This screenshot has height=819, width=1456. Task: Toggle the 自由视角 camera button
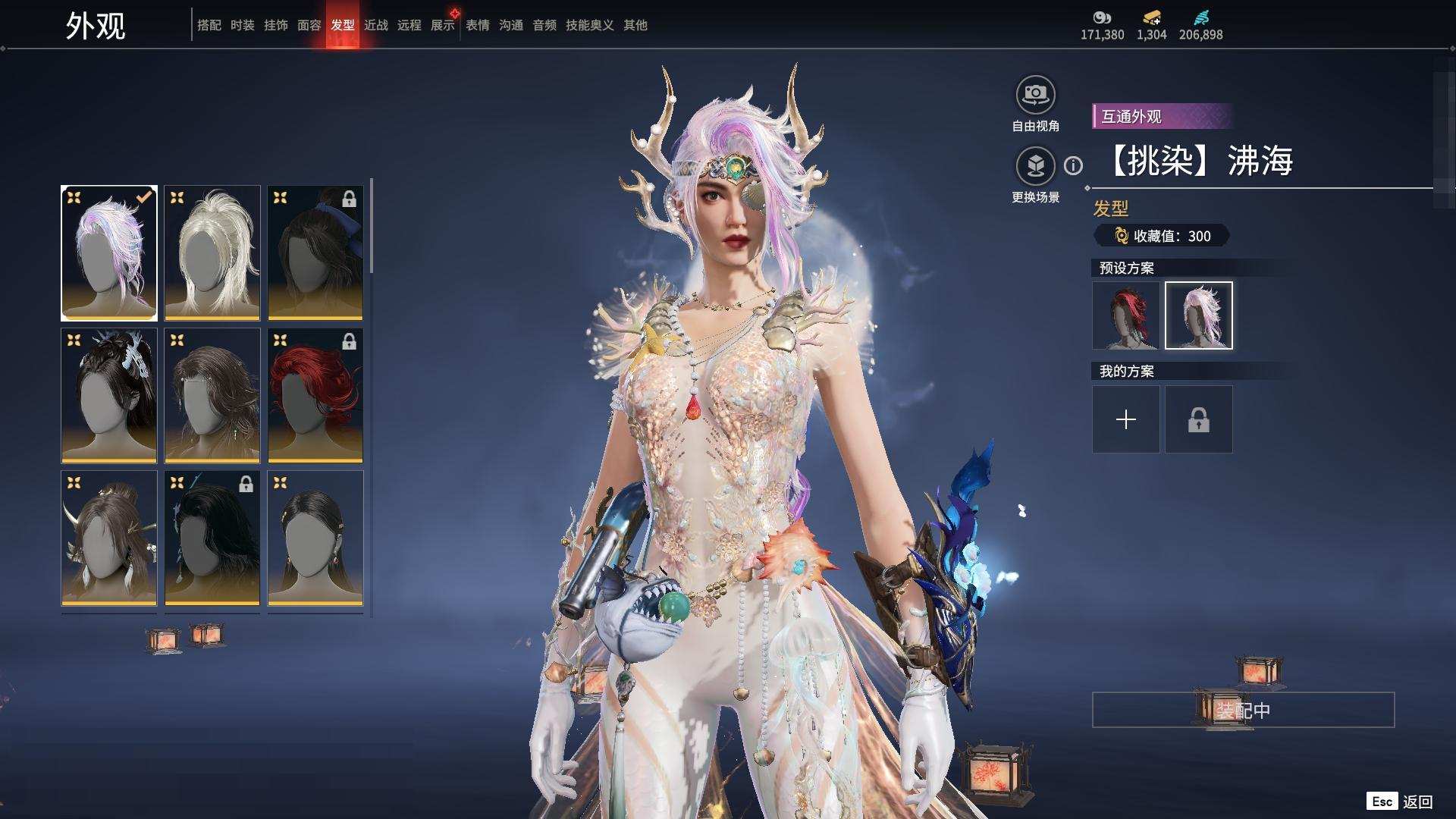(x=1035, y=96)
